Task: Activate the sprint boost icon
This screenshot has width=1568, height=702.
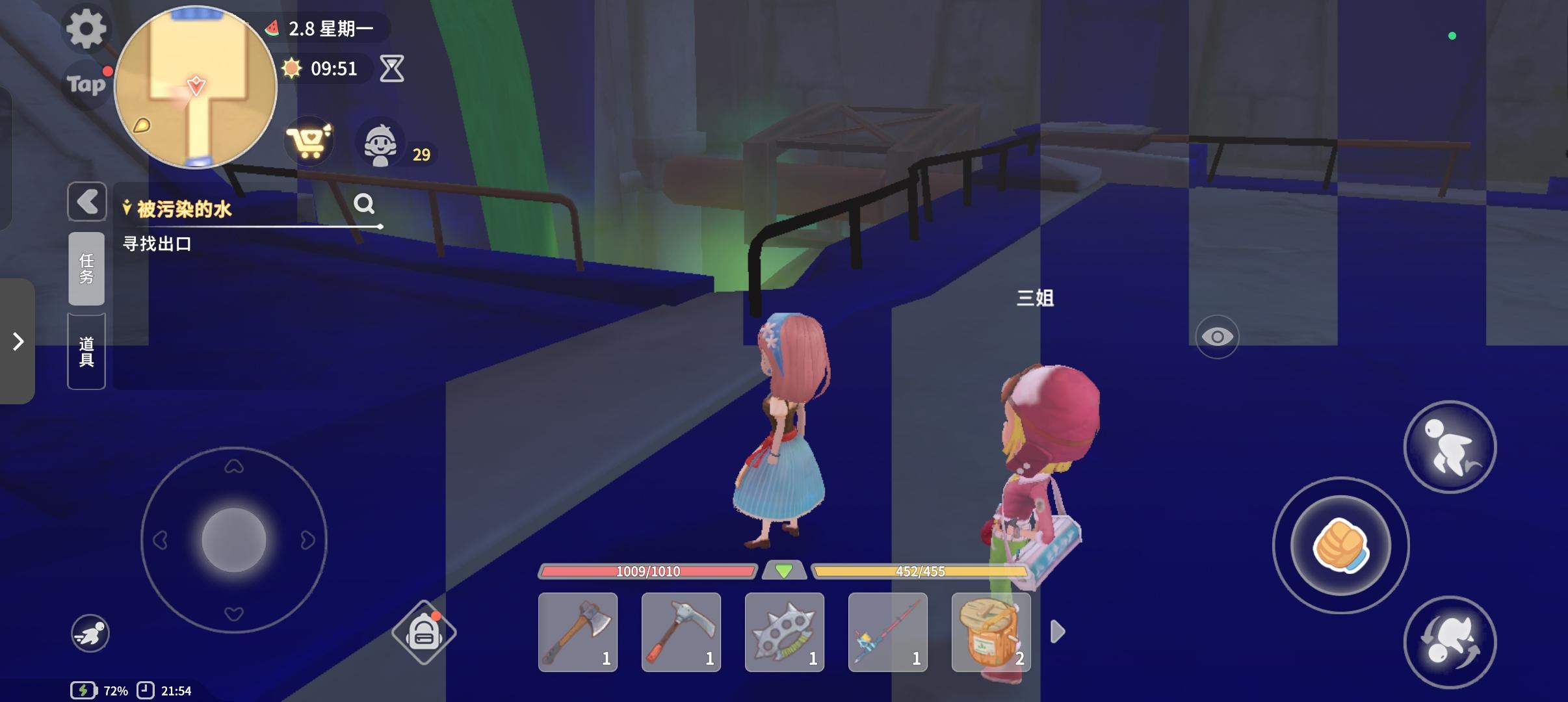Action: tap(91, 632)
